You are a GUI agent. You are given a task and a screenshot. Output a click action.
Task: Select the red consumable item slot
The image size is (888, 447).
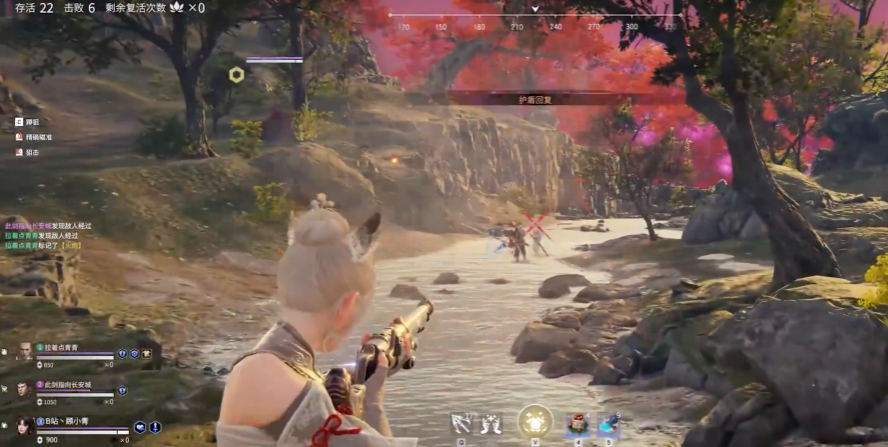click(577, 424)
